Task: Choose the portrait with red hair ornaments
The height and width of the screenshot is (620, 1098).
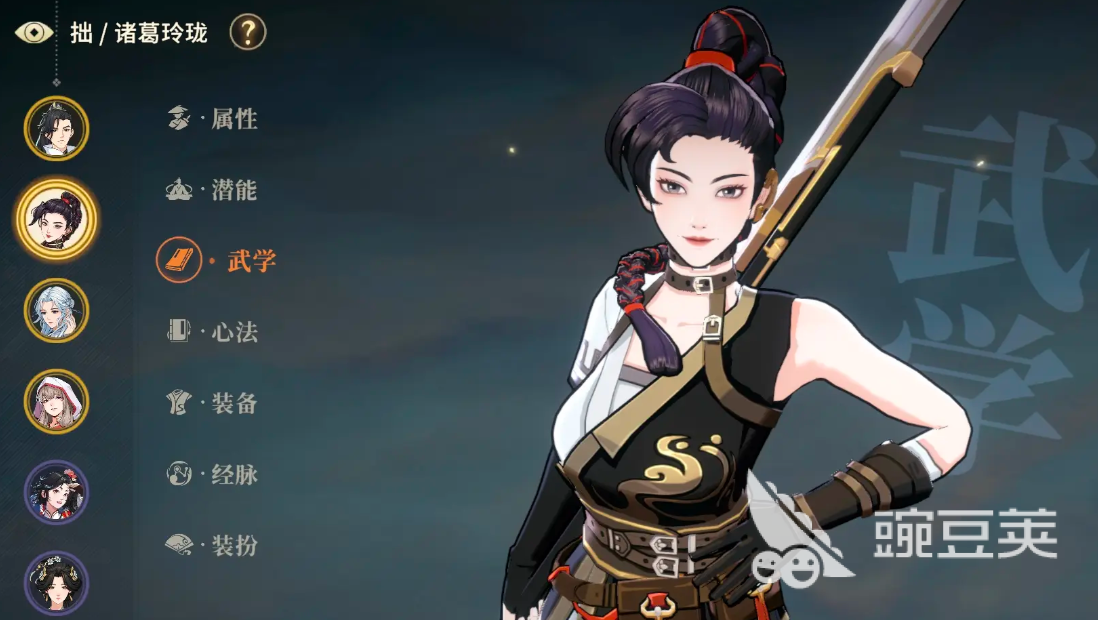Action: point(56,492)
